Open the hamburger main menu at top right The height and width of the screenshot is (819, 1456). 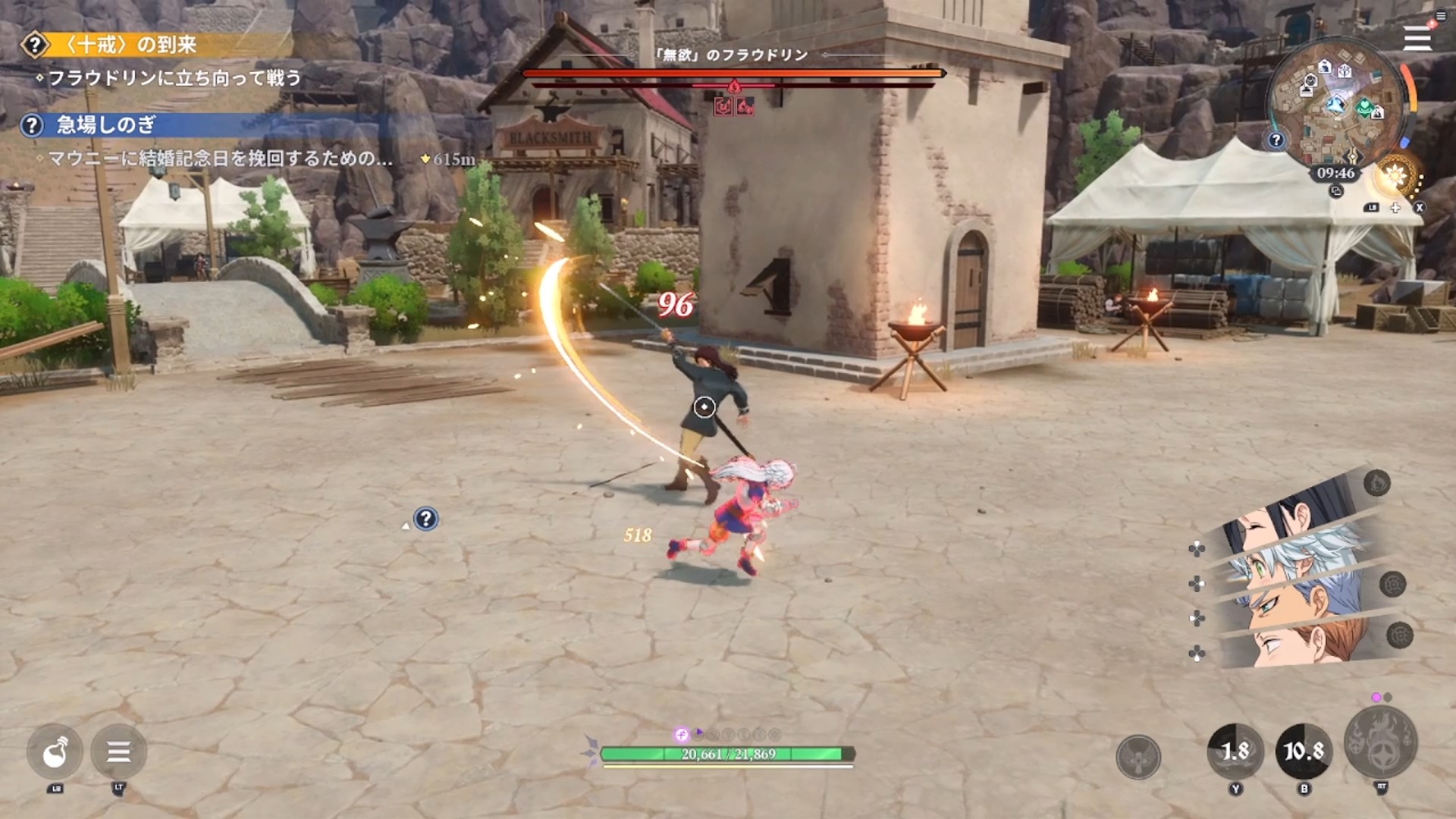(1416, 38)
